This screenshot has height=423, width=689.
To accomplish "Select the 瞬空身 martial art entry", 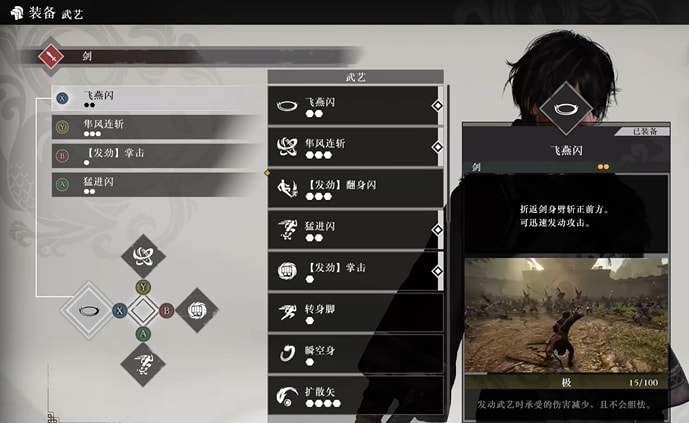I will (x=356, y=353).
